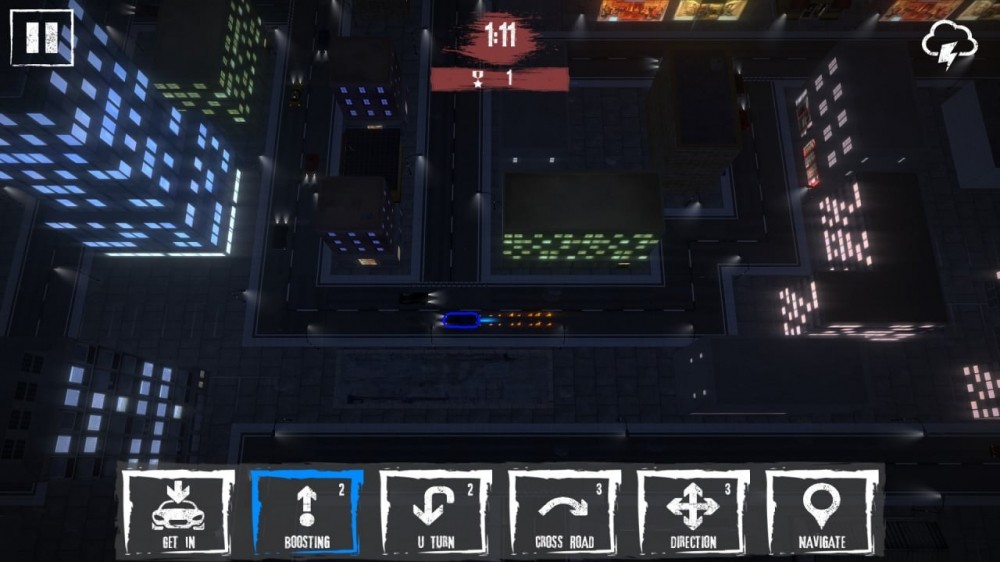Use the Boosting ability
This screenshot has width=1000, height=562.
(x=307, y=512)
